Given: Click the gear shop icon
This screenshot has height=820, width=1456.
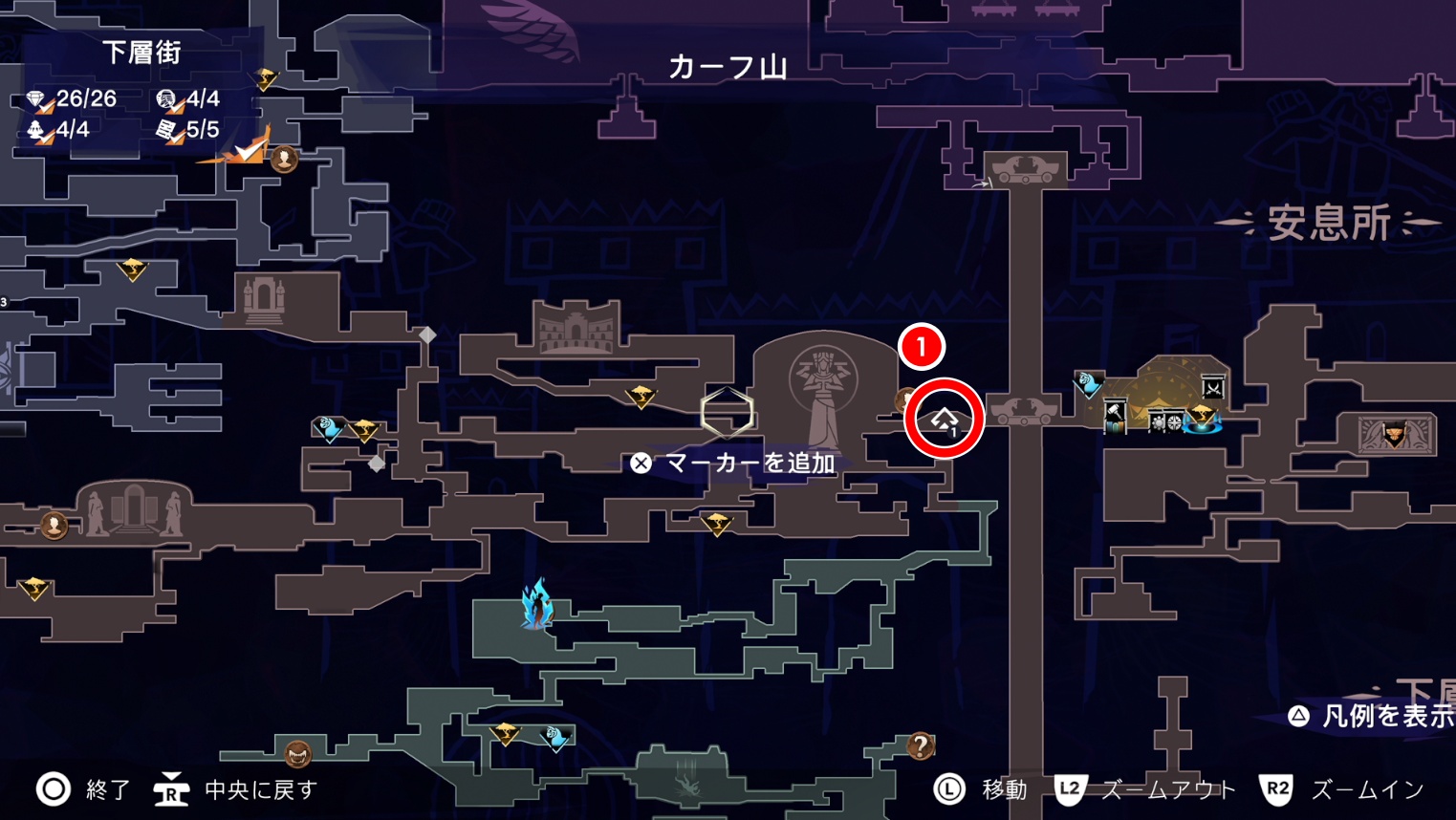Looking at the screenshot, I should pos(1159,421).
